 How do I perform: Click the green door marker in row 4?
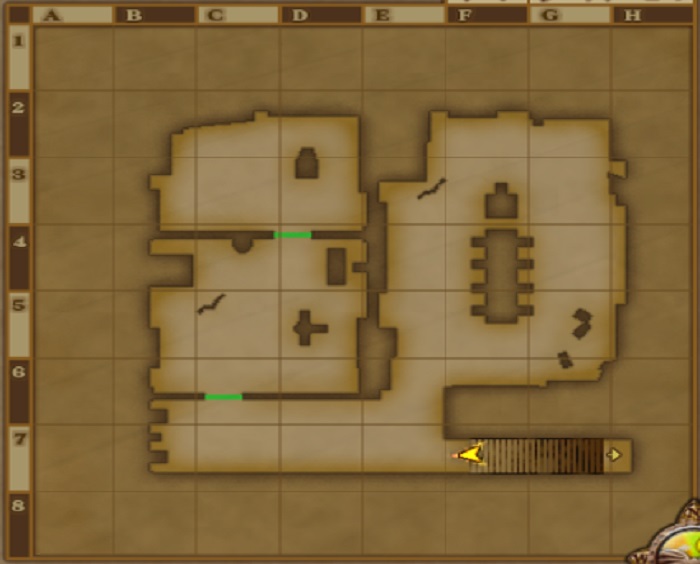point(292,235)
